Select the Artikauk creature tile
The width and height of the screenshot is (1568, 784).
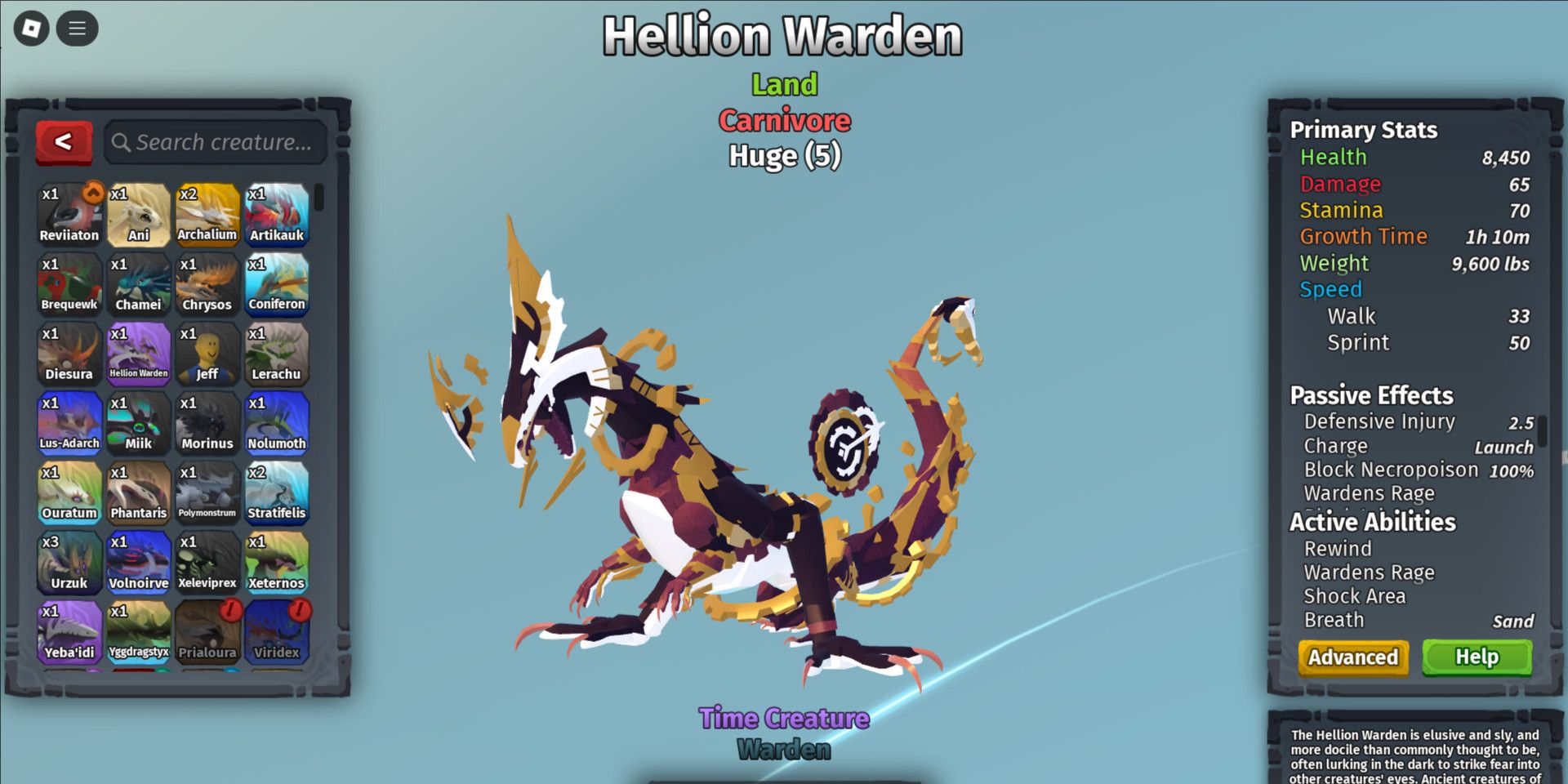pos(277,214)
